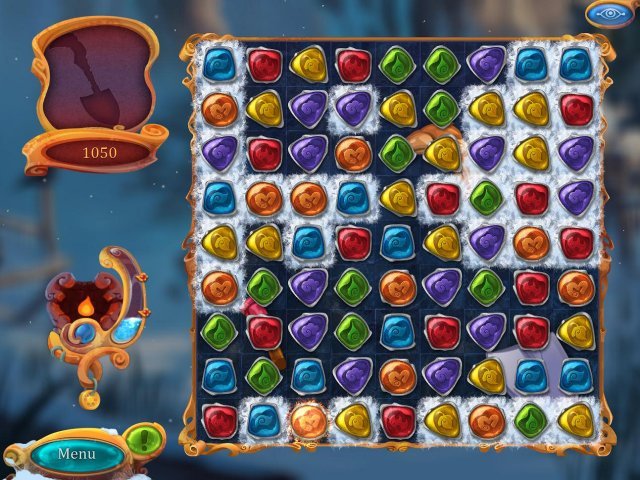Click the green exclamation mark hint button
Screen dimensions: 640x480
click(145, 439)
